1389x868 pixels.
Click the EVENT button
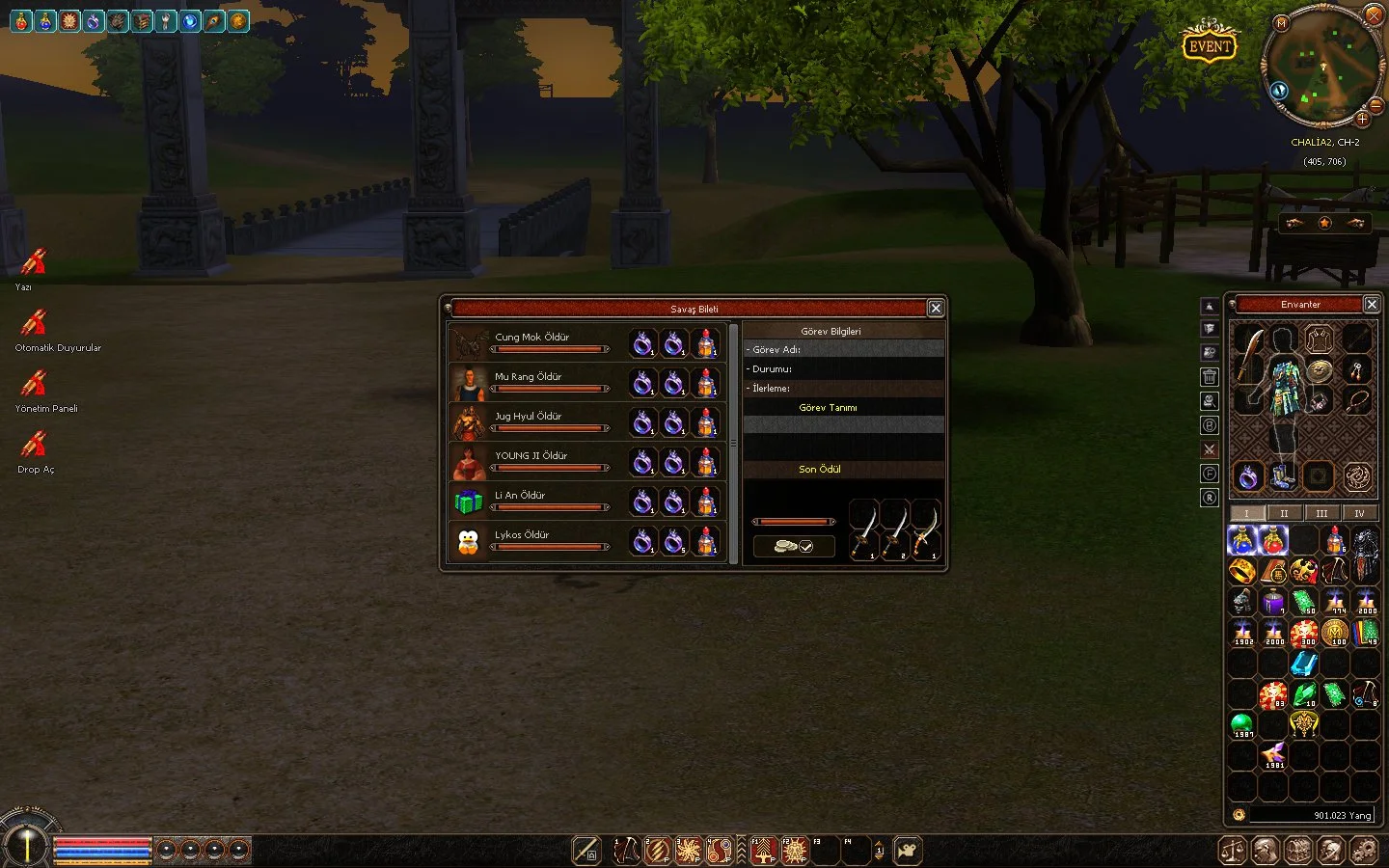1209,45
